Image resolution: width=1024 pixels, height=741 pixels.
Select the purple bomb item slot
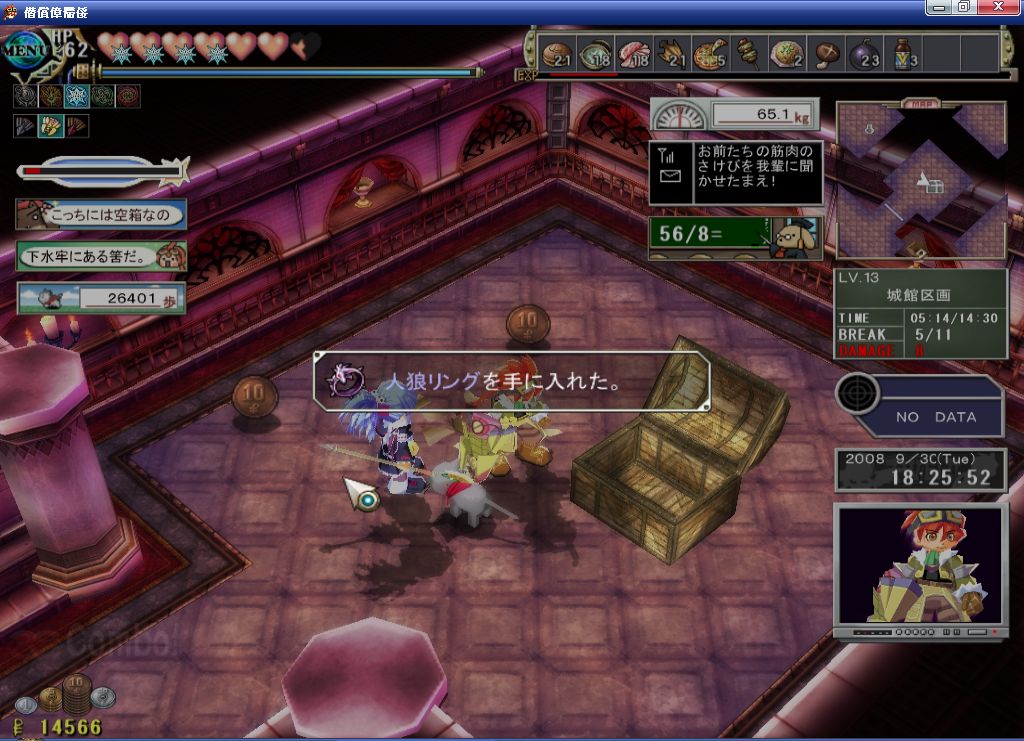[864, 54]
